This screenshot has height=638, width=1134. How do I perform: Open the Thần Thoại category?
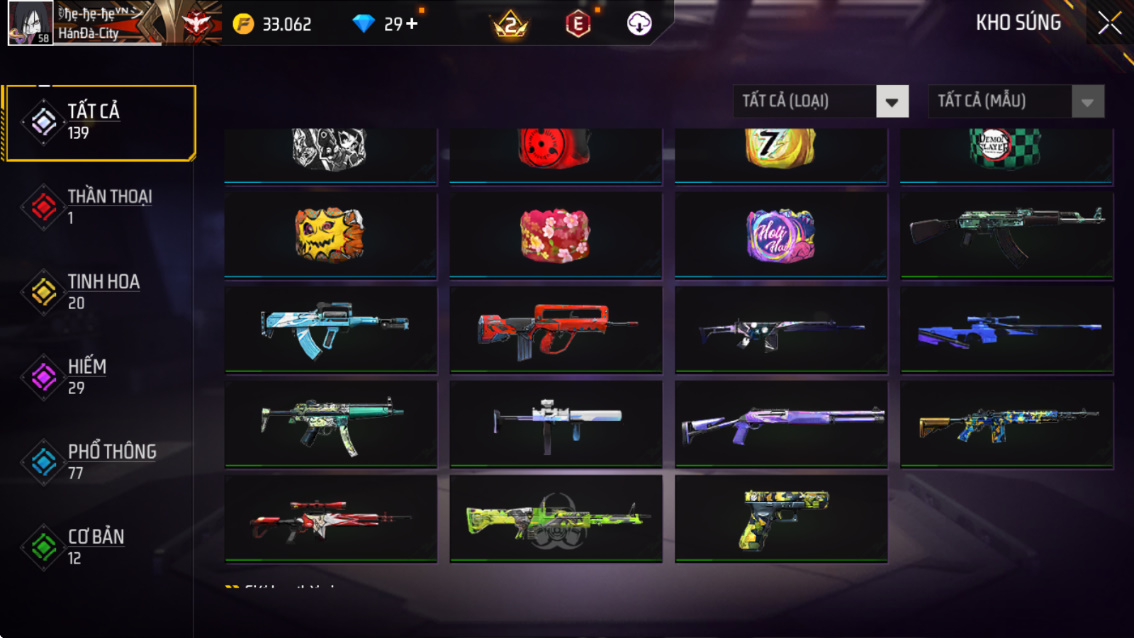pyautogui.click(x=98, y=207)
